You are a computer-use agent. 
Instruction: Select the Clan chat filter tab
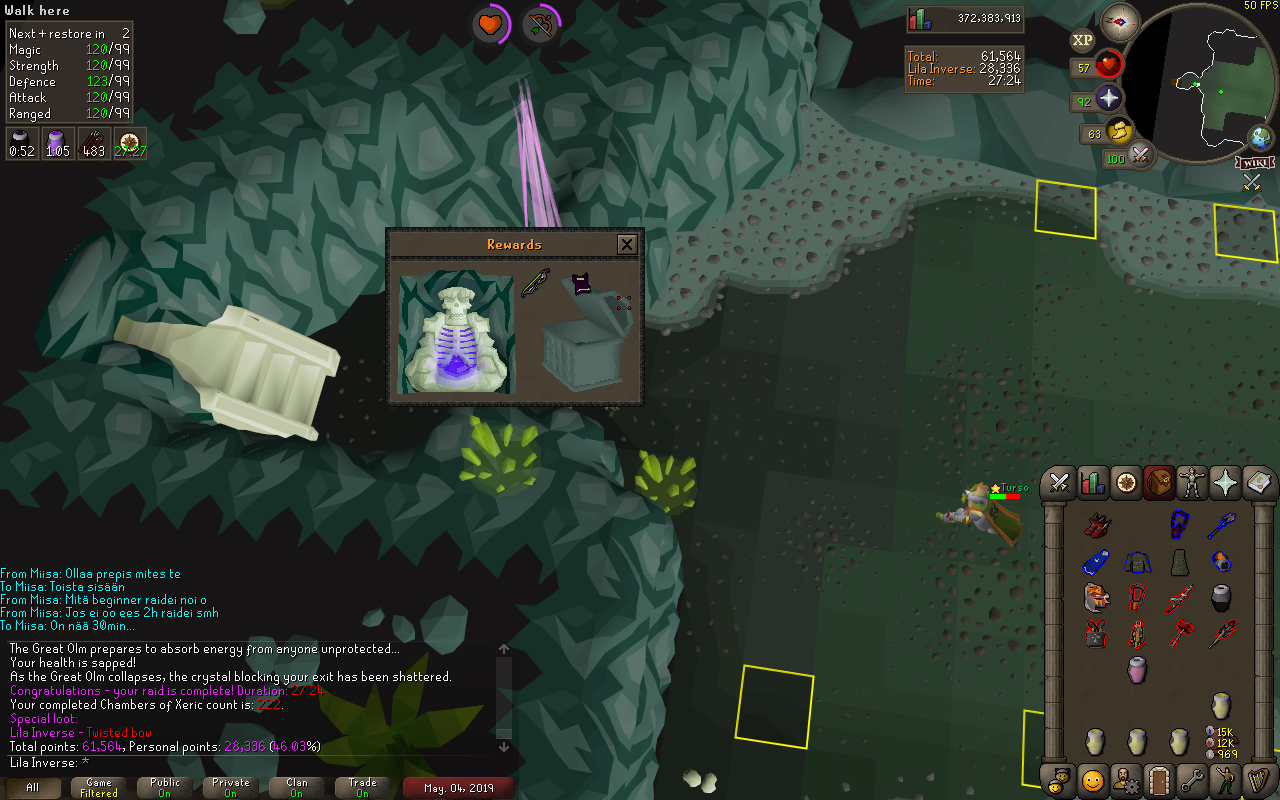[x=296, y=788]
